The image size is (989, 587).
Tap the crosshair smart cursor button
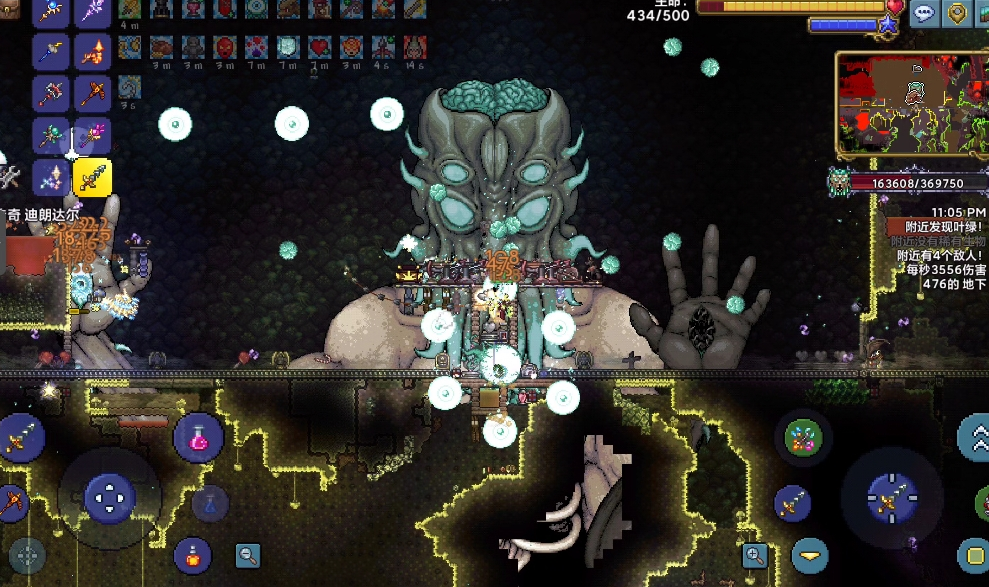27,556
